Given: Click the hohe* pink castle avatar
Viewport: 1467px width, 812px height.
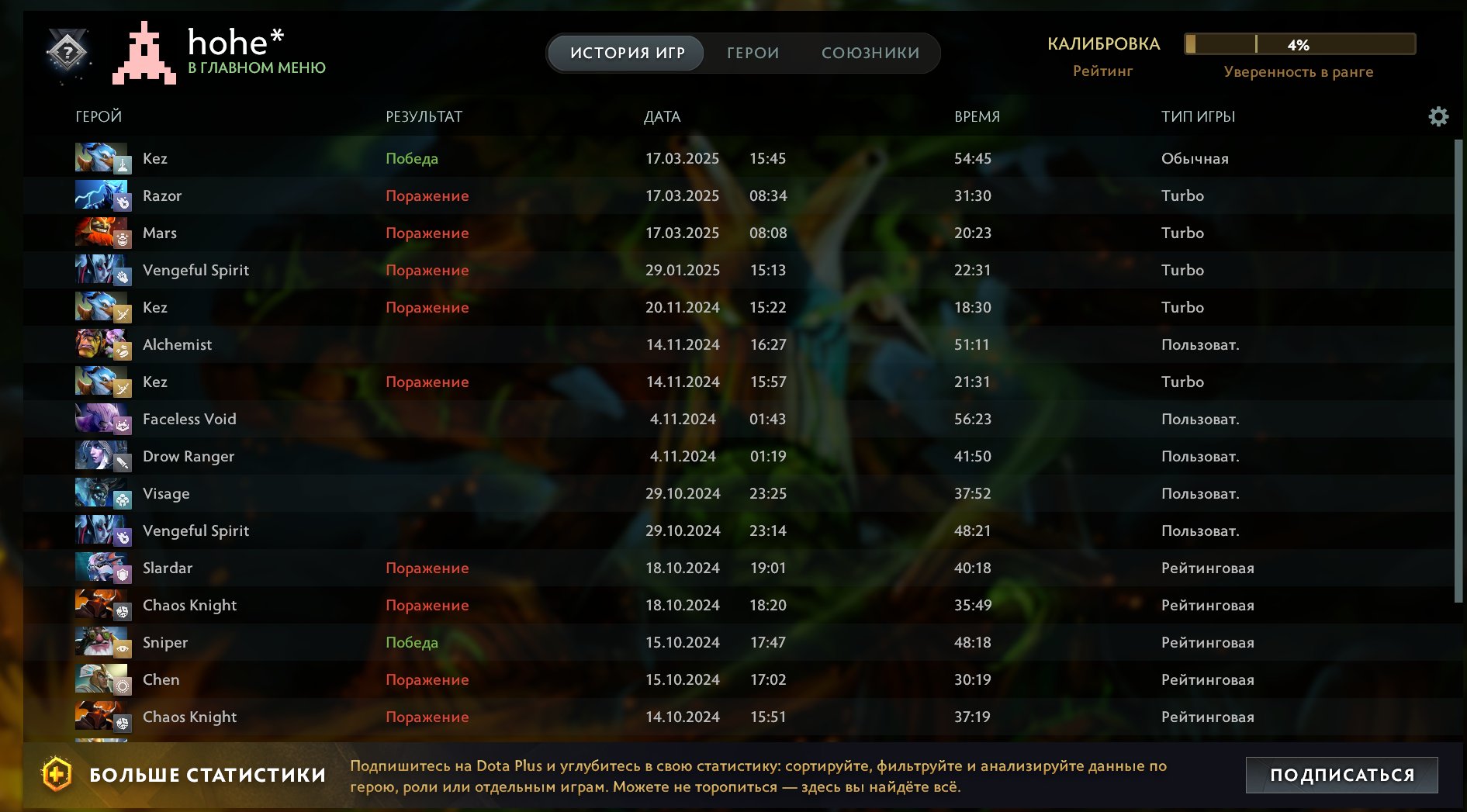Looking at the screenshot, I should coord(143,54).
